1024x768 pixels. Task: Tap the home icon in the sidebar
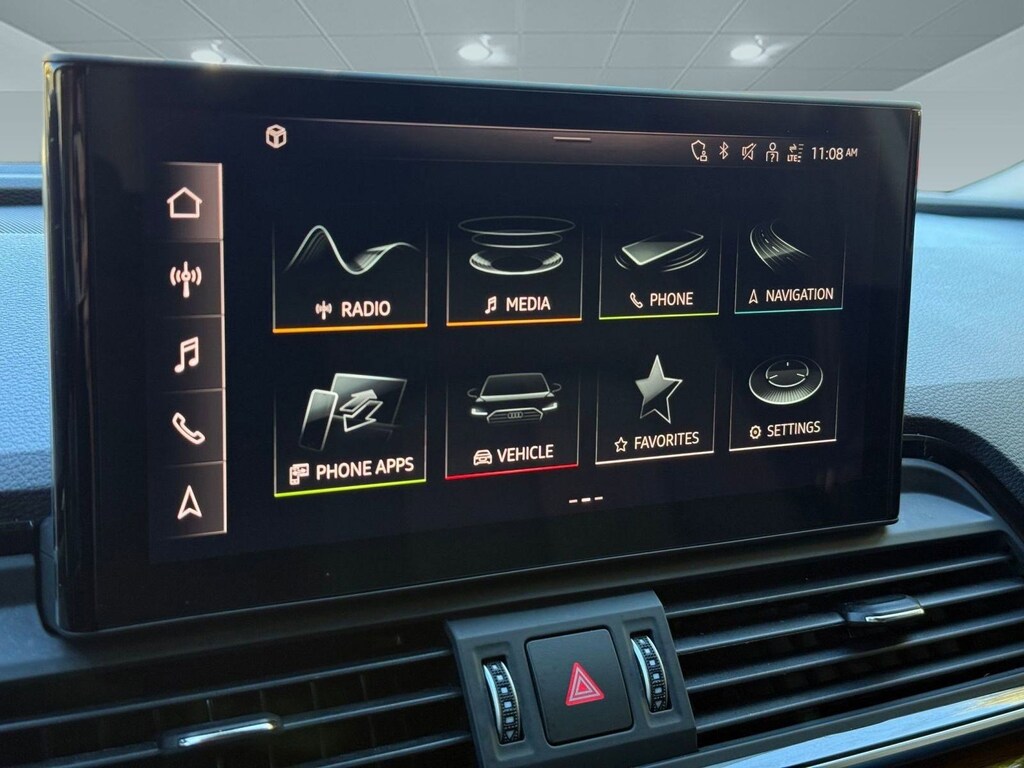(184, 203)
